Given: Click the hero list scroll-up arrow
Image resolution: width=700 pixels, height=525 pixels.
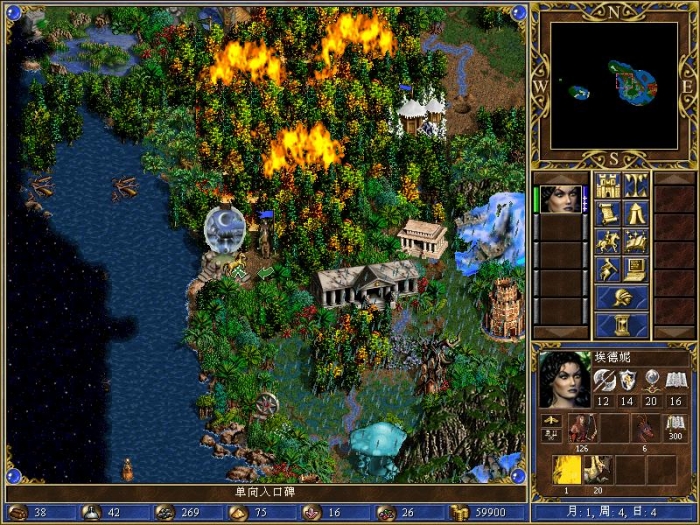Looking at the screenshot, I should tap(561, 177).
